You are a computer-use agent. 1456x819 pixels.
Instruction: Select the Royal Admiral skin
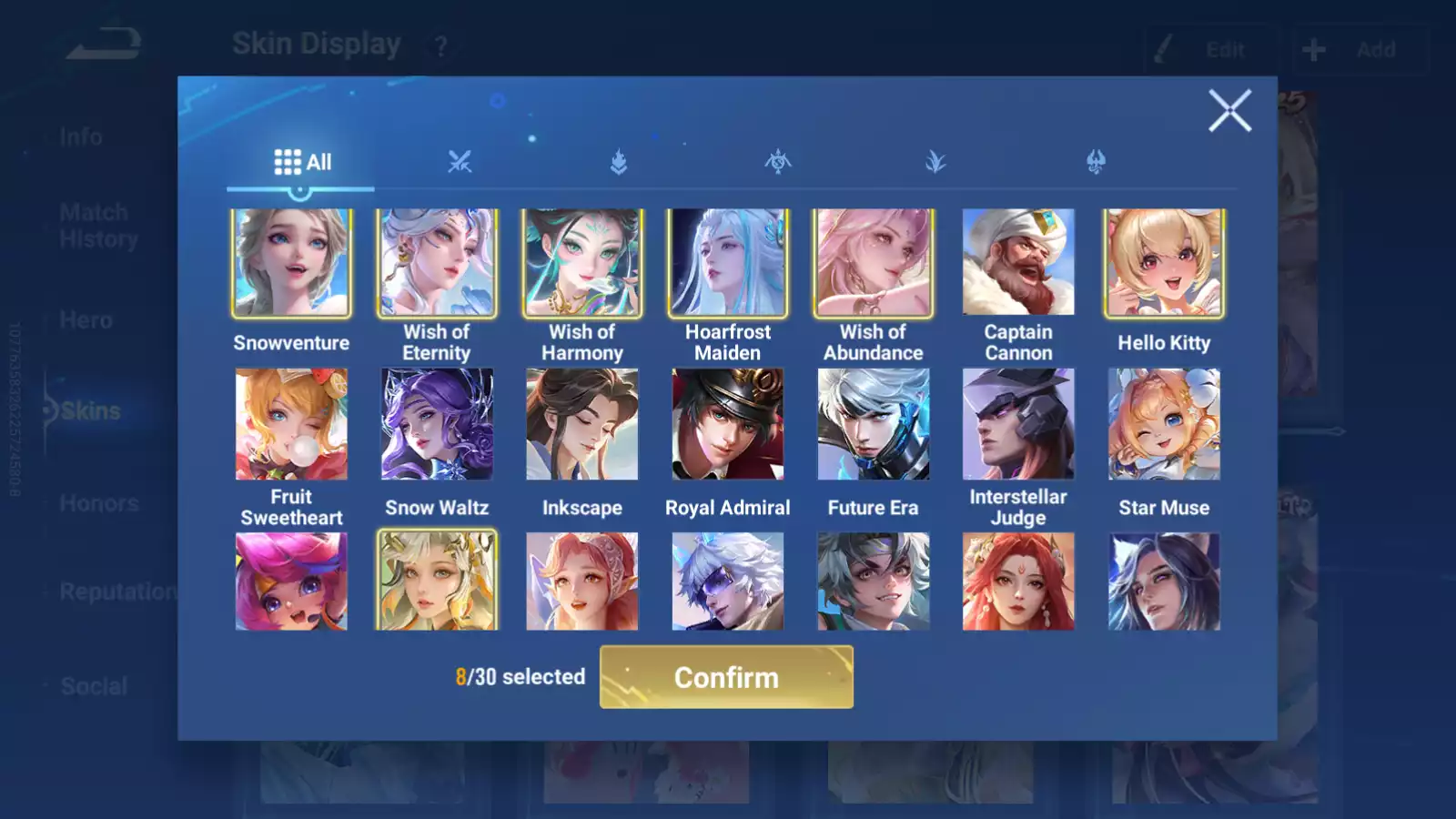728,424
